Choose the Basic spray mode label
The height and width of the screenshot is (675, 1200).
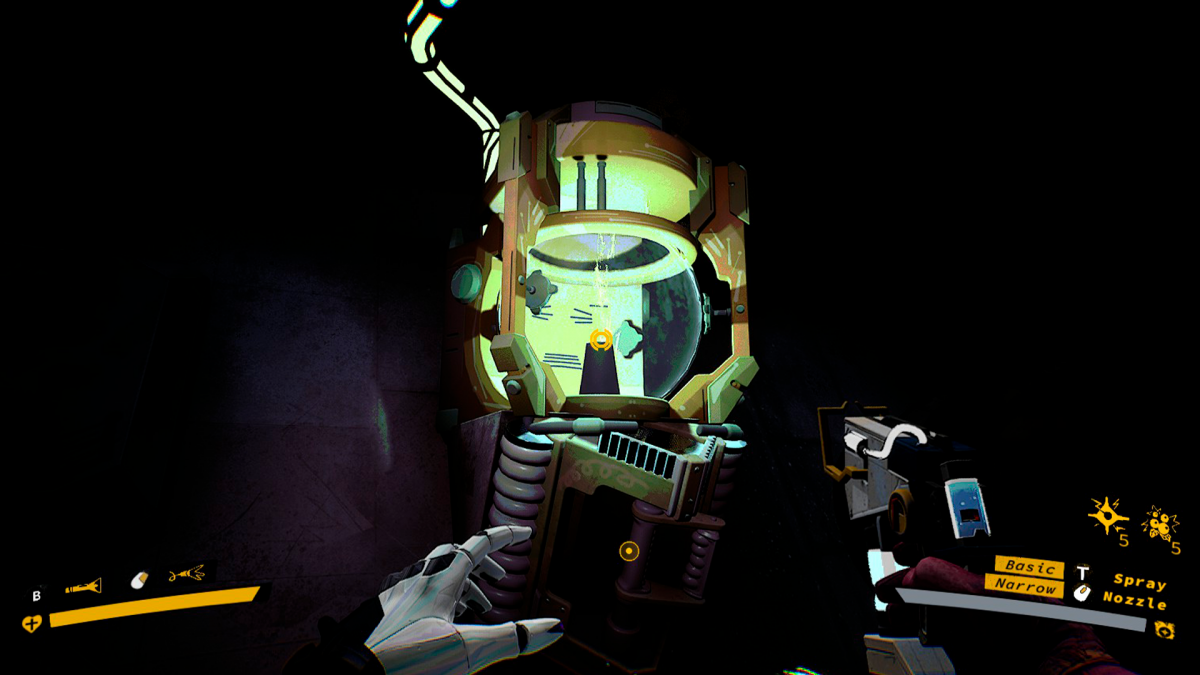tap(1030, 567)
